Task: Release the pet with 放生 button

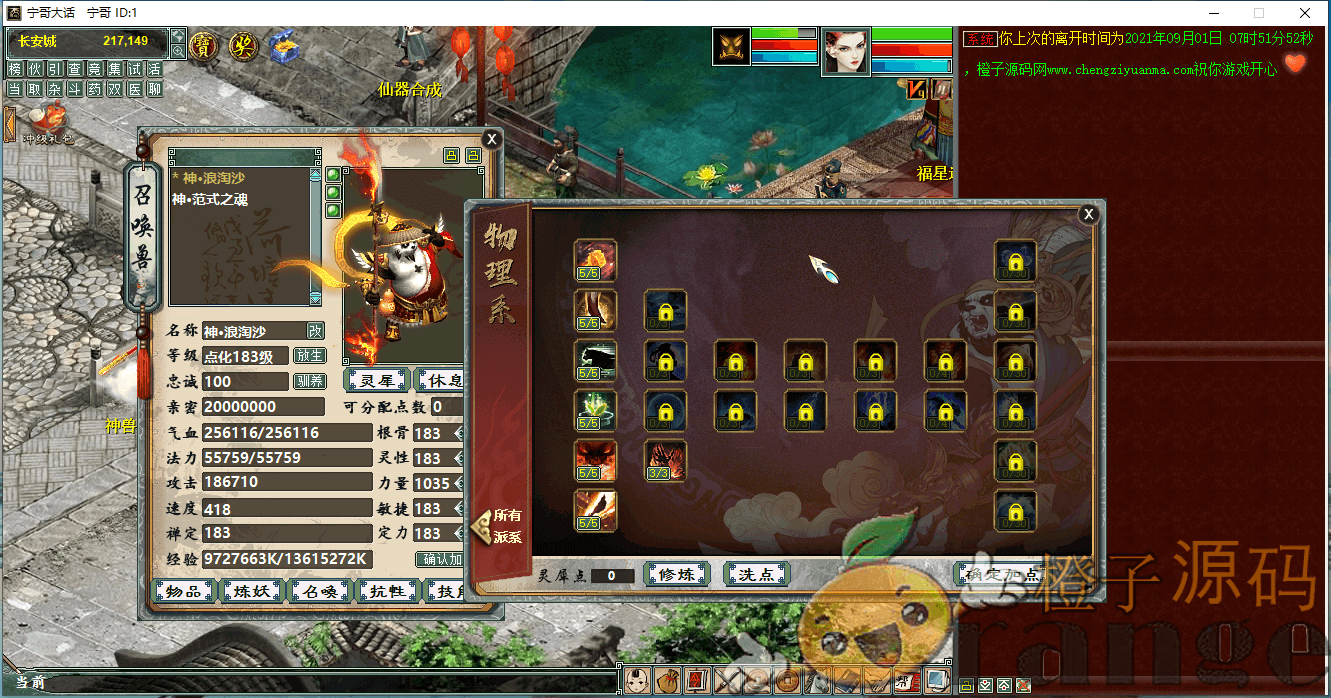Action: tap(309, 356)
